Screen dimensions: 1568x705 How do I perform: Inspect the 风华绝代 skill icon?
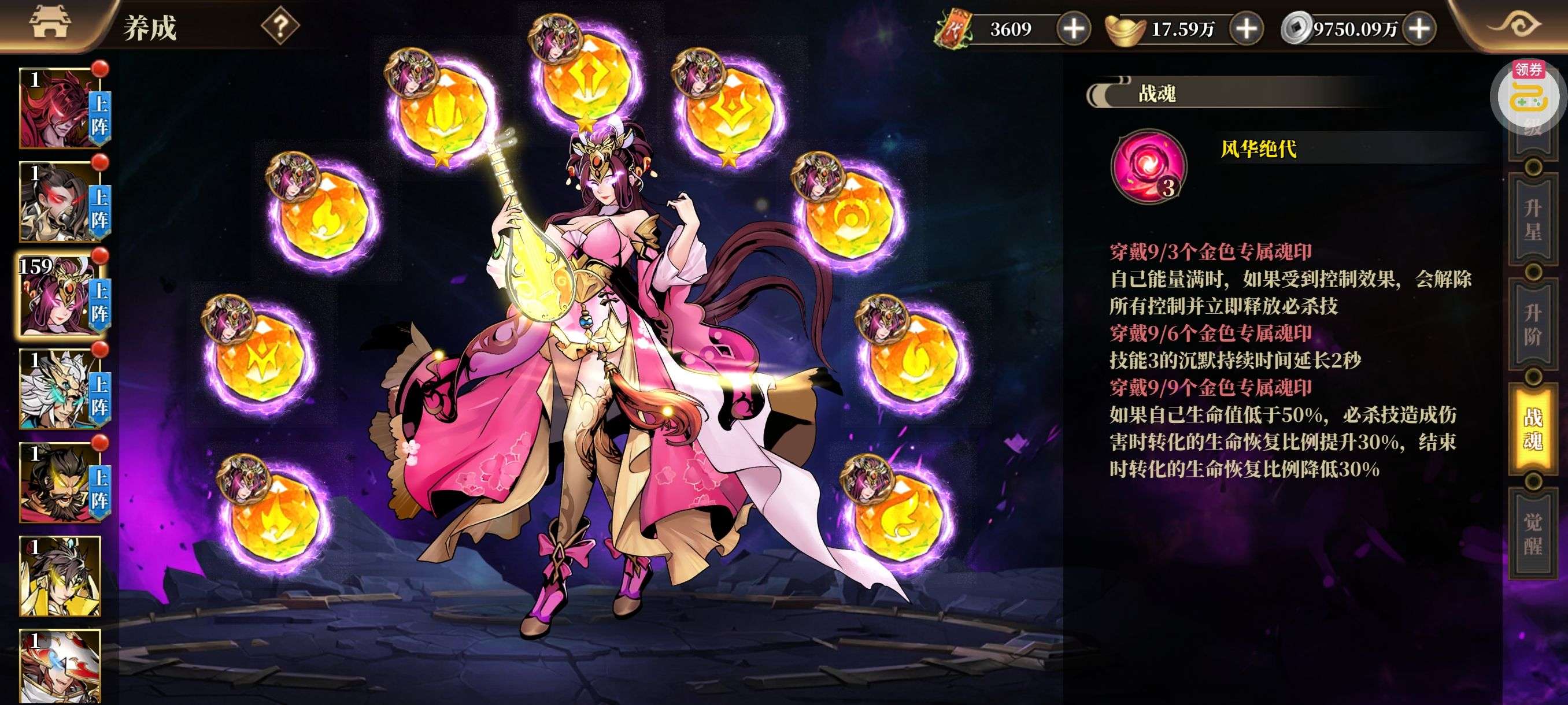[x=1149, y=166]
